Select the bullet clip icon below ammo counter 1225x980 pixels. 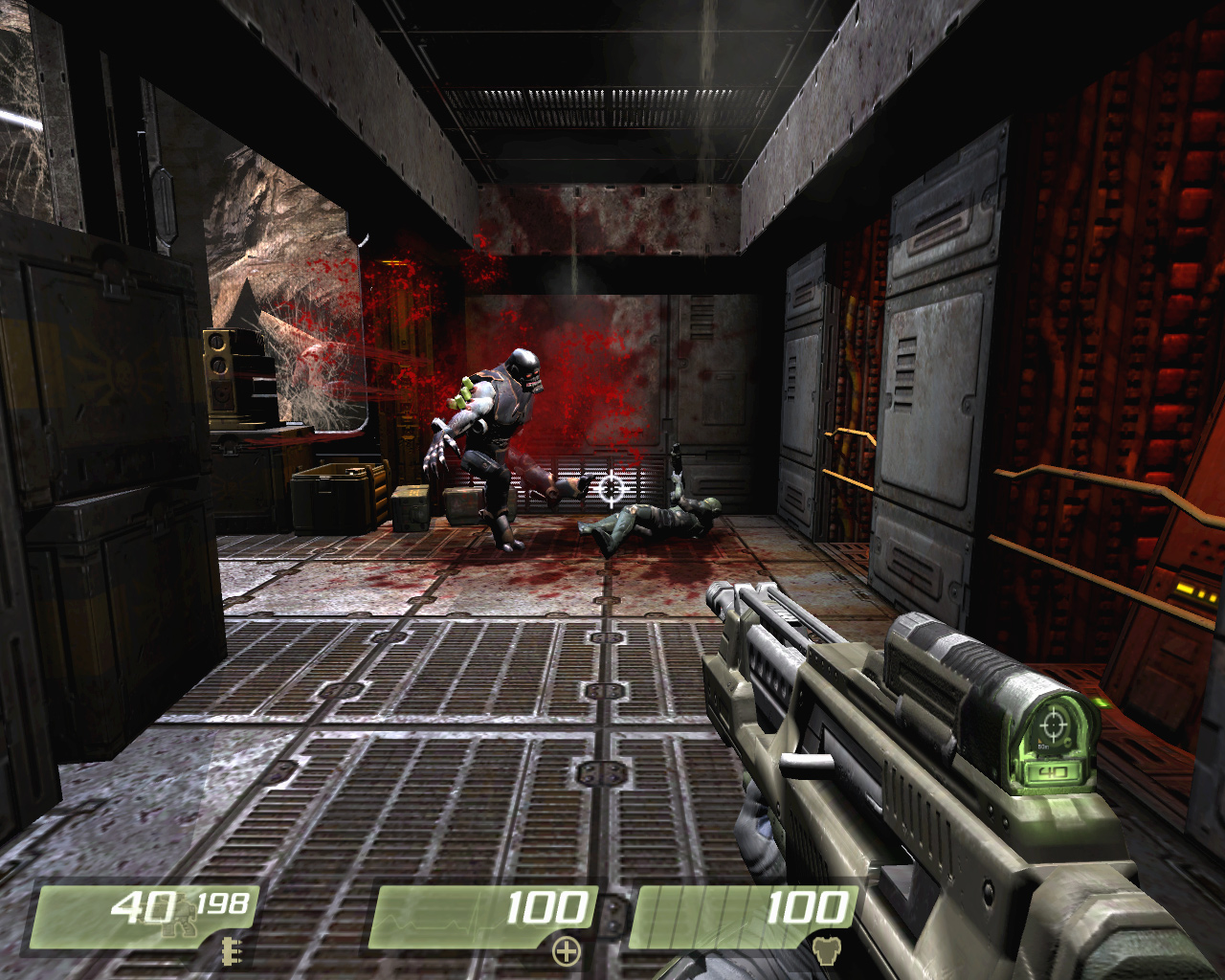(231, 952)
